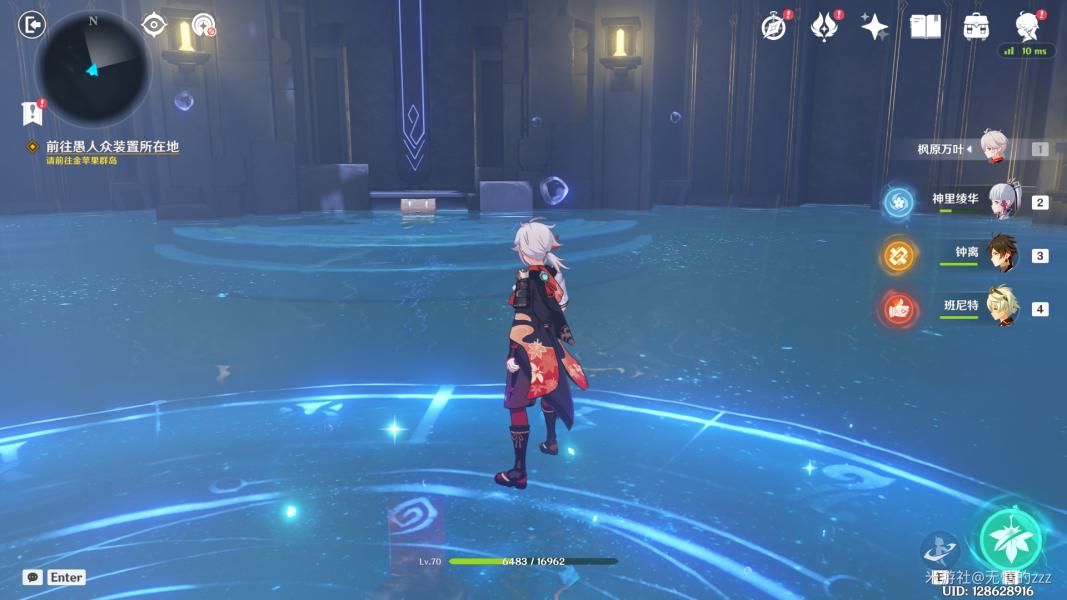Click the exit domain door icon
The height and width of the screenshot is (600, 1067).
click(32, 25)
